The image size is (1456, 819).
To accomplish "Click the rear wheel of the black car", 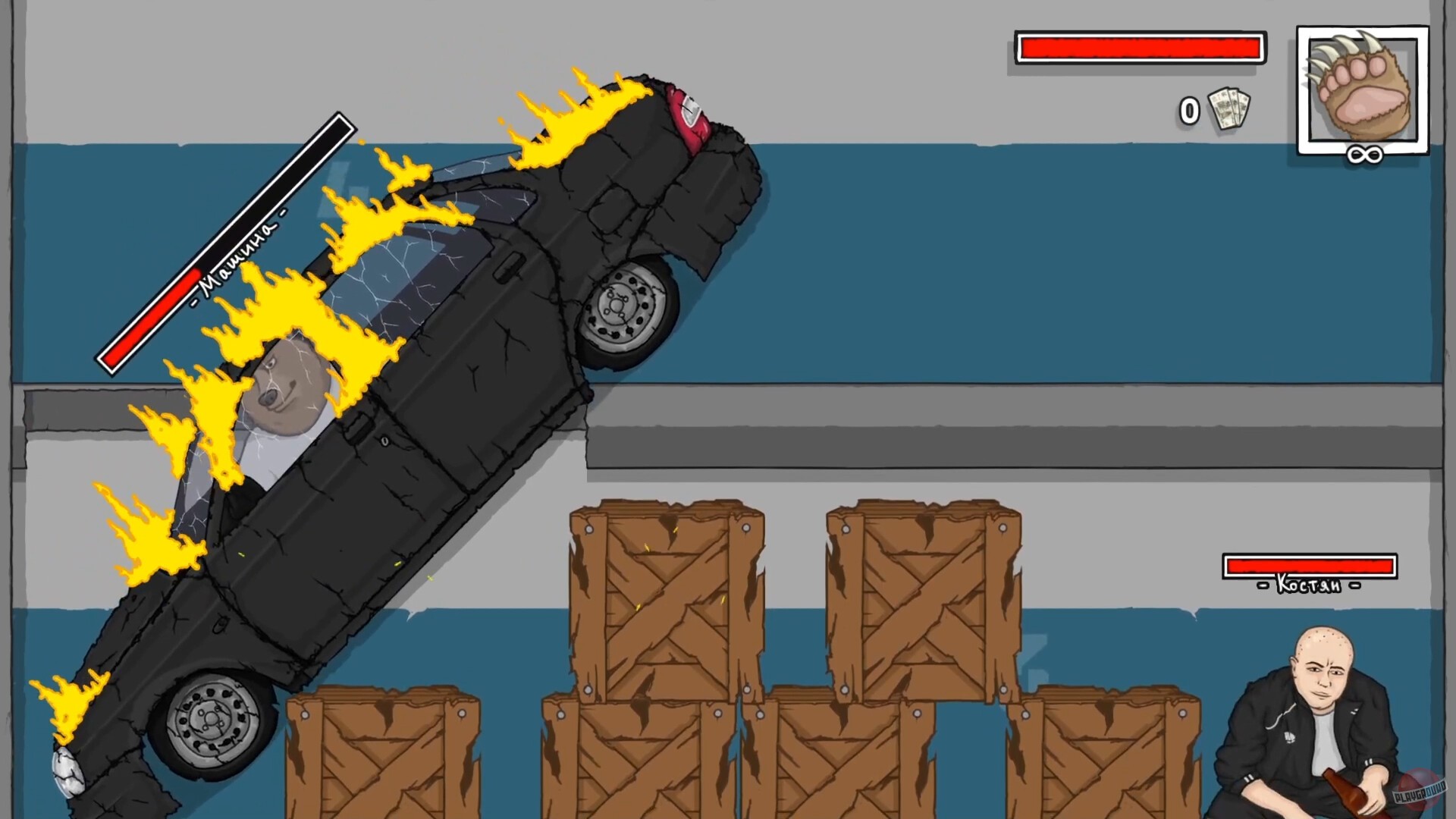I will pos(623,305).
